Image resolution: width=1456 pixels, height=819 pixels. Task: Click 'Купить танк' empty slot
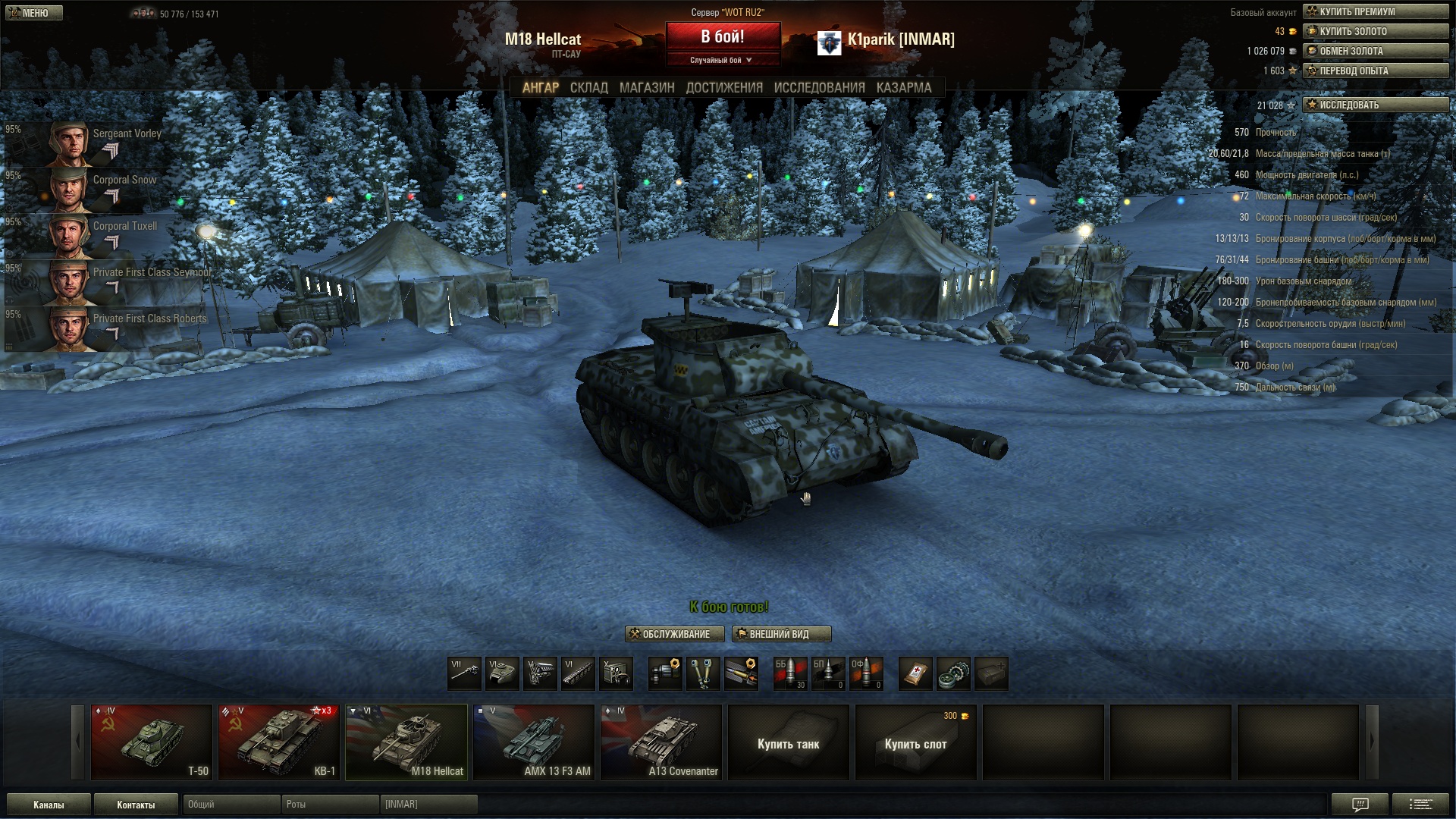coord(788,743)
